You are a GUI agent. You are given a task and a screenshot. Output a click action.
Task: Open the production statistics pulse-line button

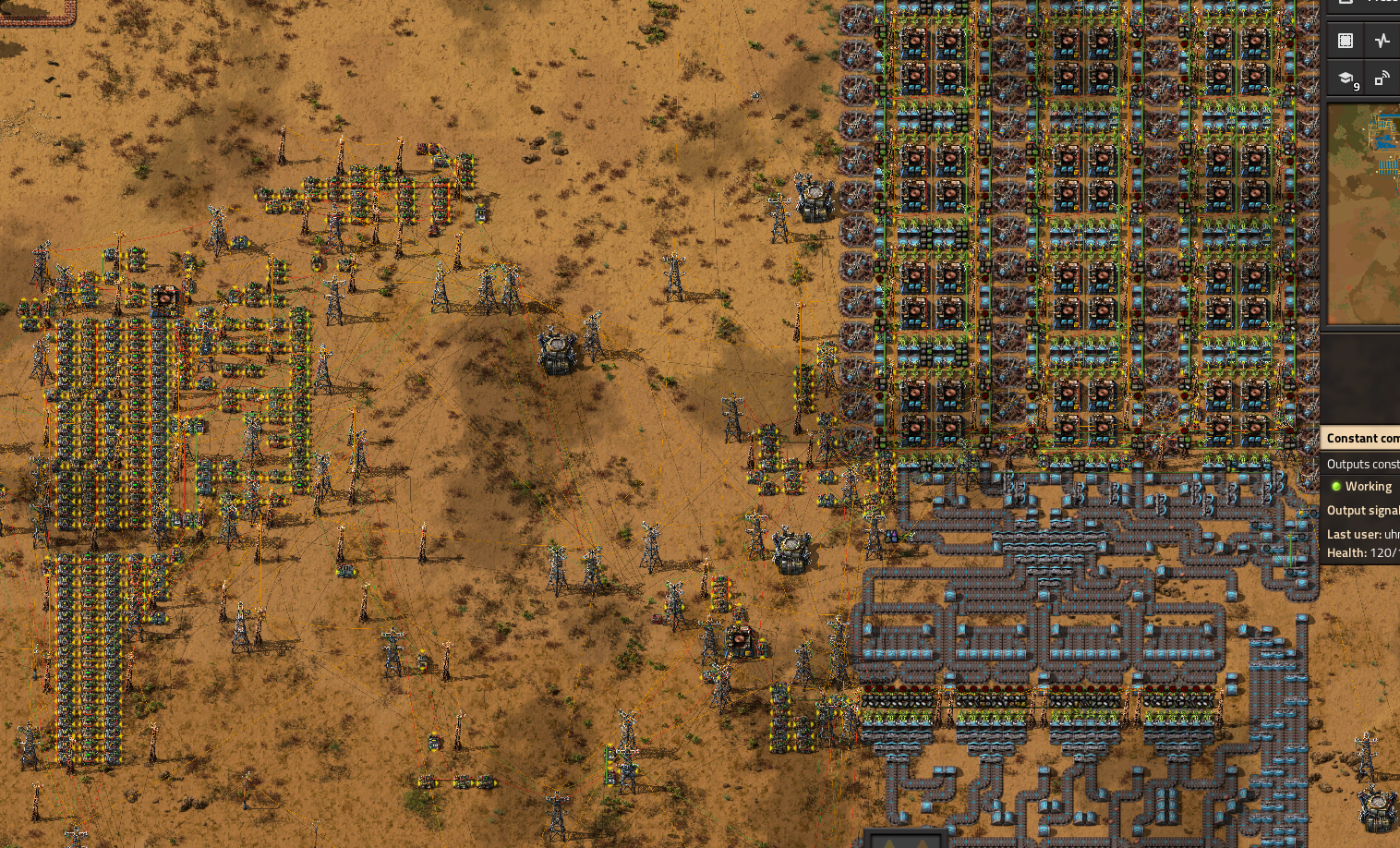click(1382, 41)
